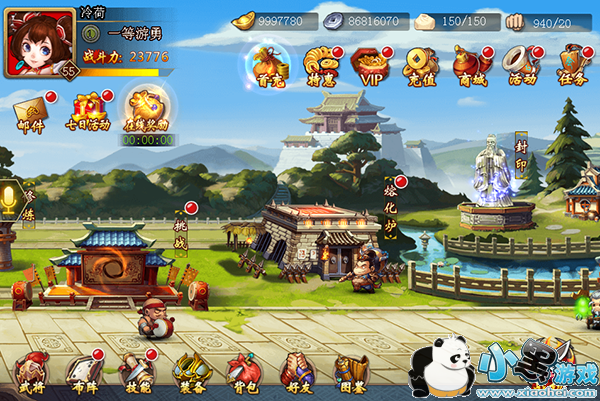Image resolution: width=600 pixels, height=401 pixels.
Task: Open the 布阵 formation menu
Action: click(x=83, y=372)
